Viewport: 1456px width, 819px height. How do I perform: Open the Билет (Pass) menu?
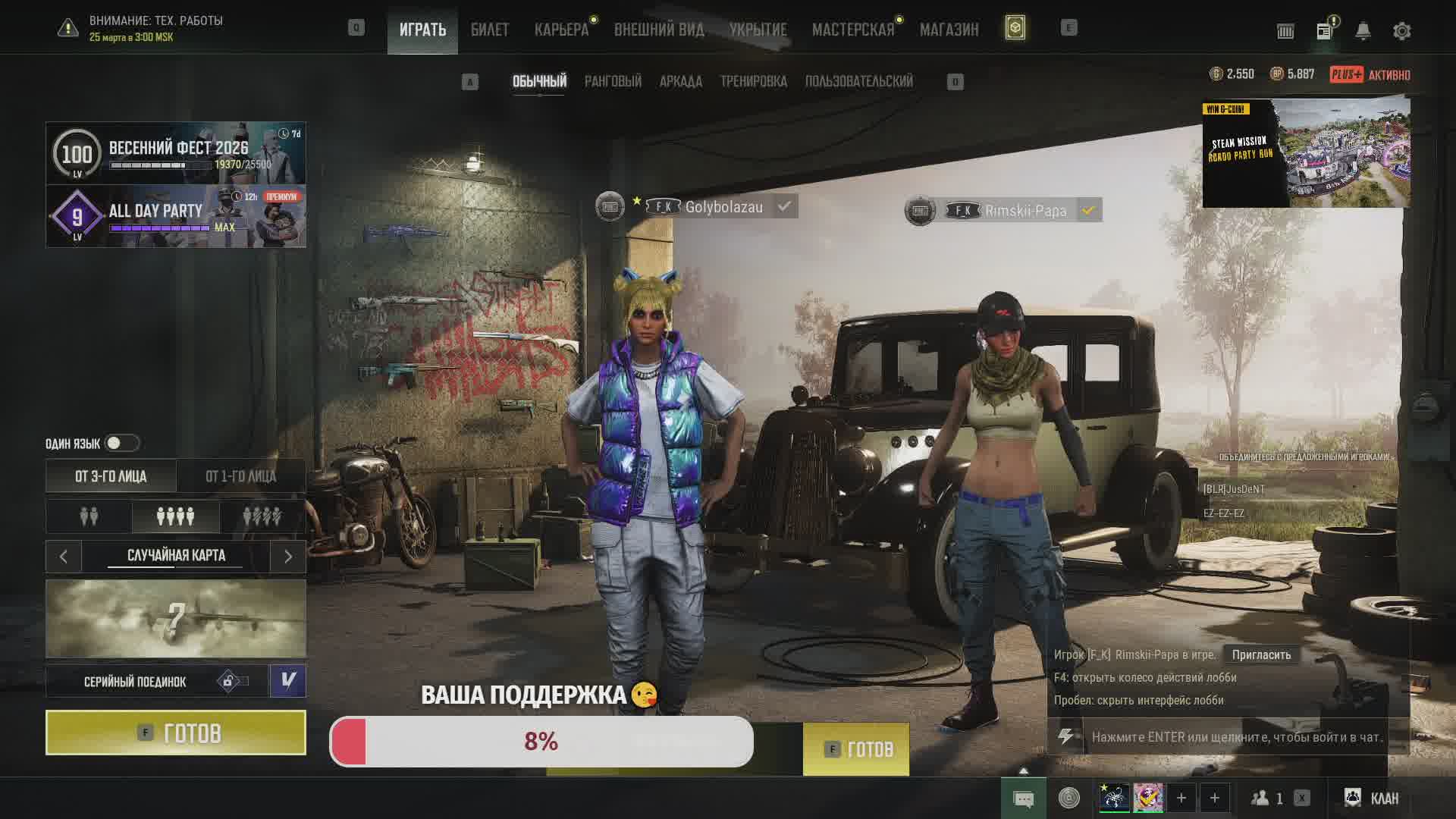point(489,30)
